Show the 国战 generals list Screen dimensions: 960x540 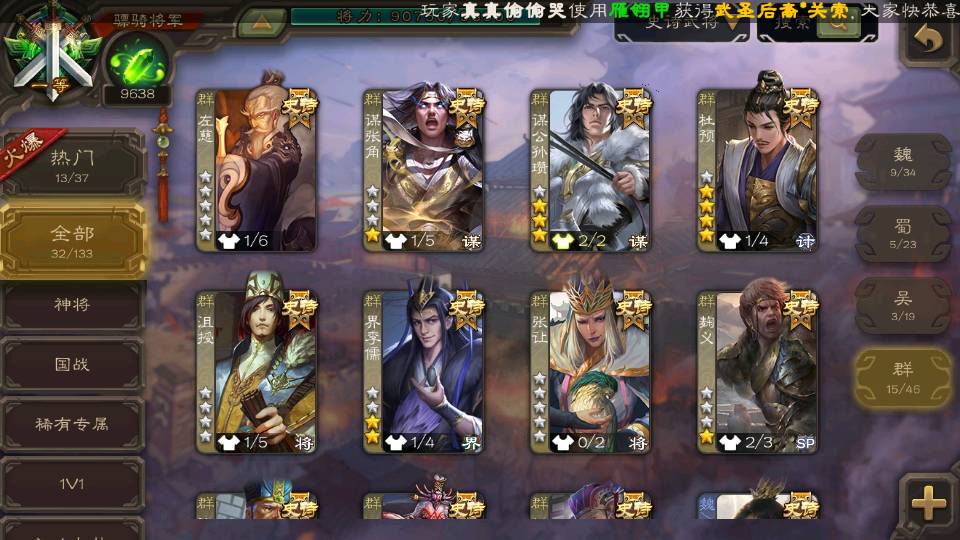pyautogui.click(x=72, y=365)
